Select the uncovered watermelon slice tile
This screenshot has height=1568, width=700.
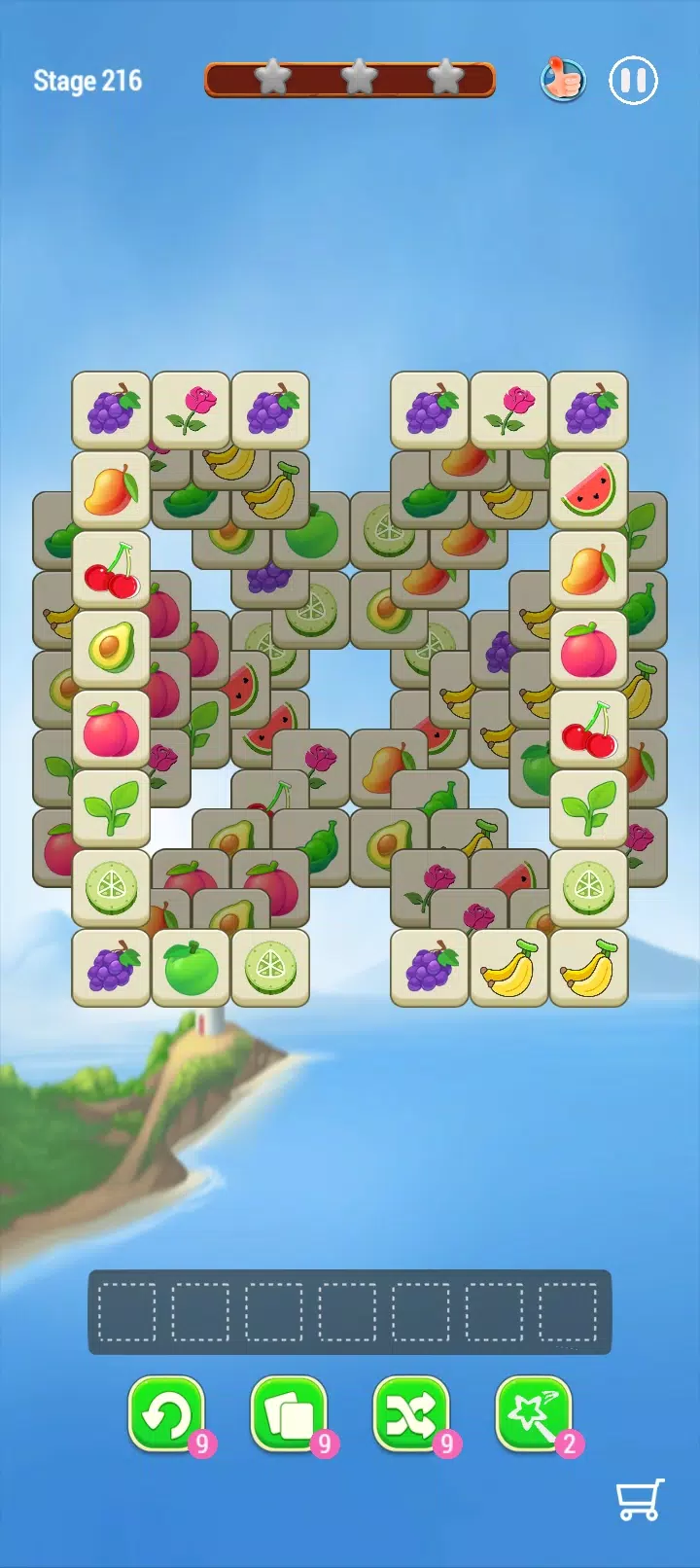pos(588,489)
